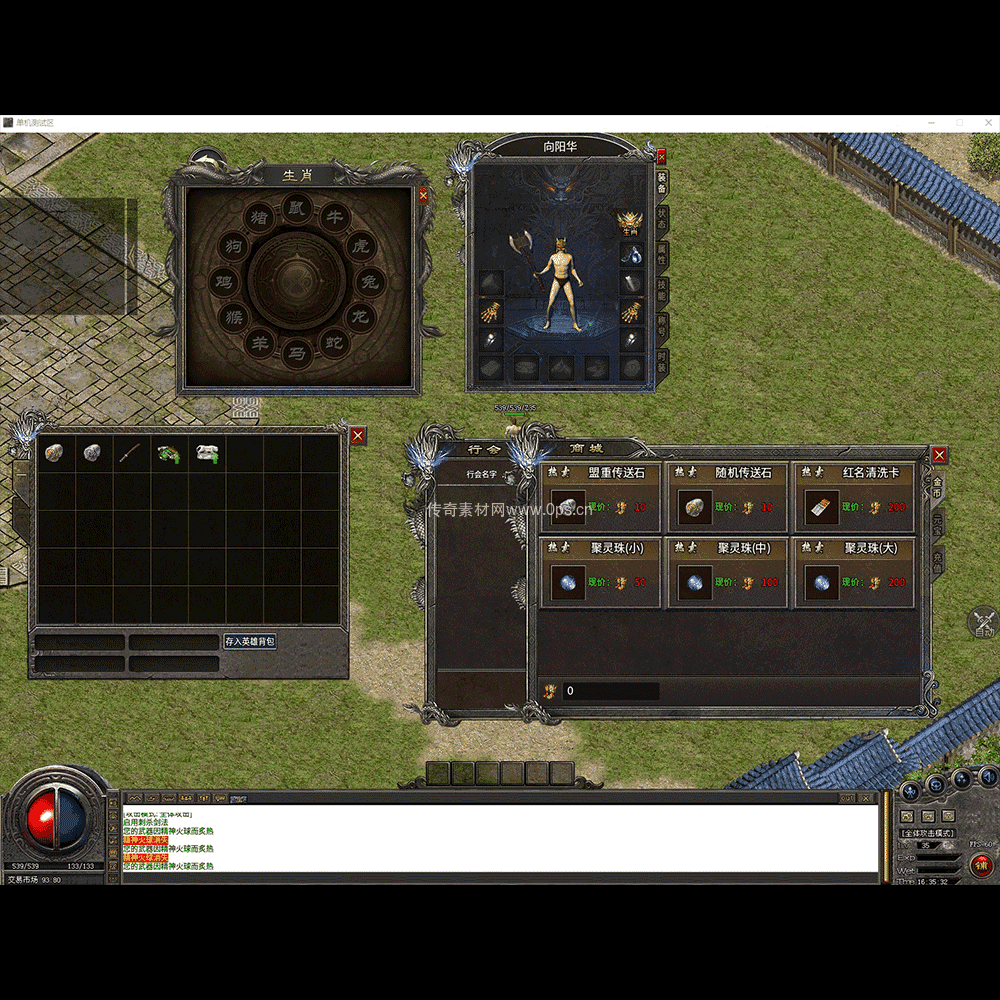The width and height of the screenshot is (1000, 1000).
Task: Click the golden 生肖 emblem in character panel
Action: pos(630,222)
